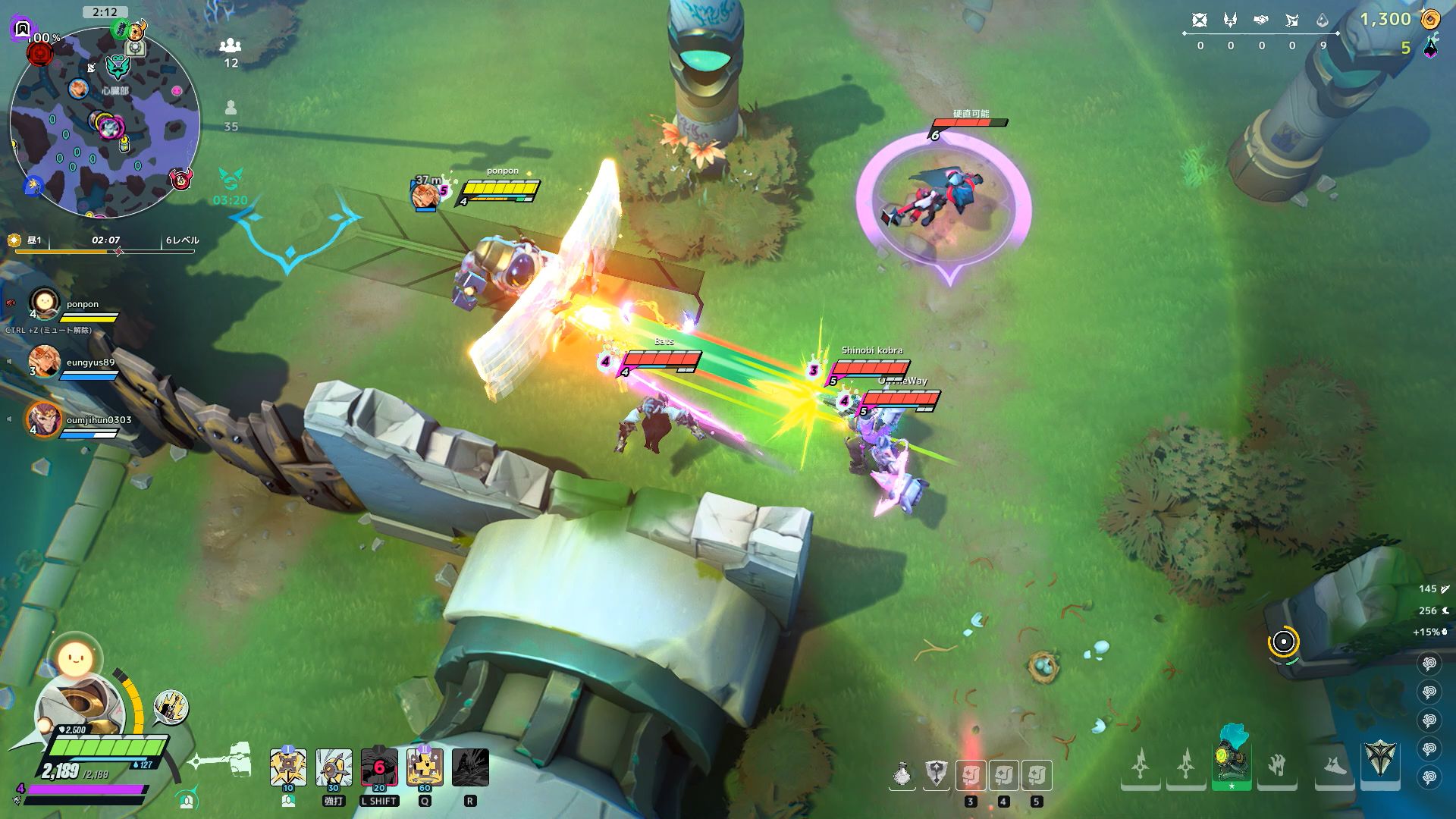Select the consumable slot labeled 3
This screenshot has width=1456, height=819.
(x=971, y=776)
